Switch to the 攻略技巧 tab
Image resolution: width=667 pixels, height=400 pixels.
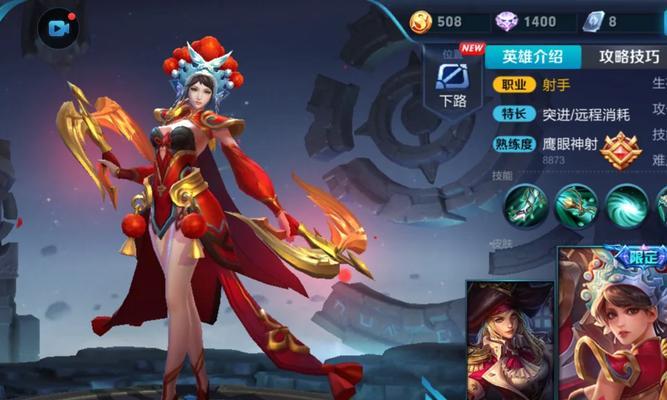click(x=626, y=57)
